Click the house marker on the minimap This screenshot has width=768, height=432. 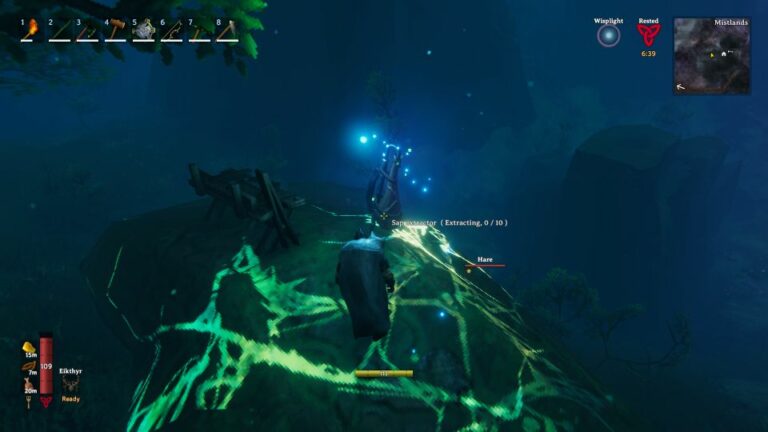(x=724, y=52)
